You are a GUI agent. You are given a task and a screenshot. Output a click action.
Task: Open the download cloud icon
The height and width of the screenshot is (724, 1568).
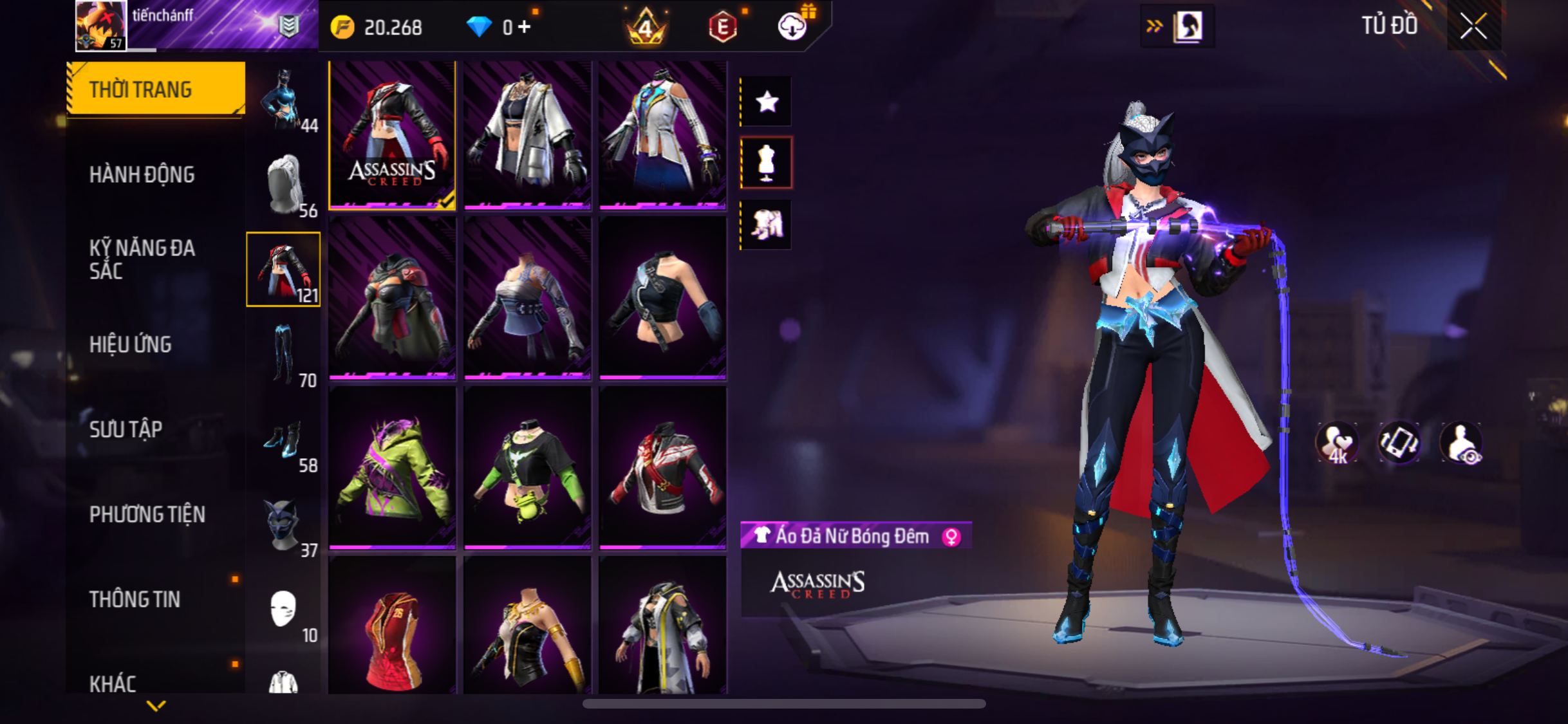click(792, 27)
